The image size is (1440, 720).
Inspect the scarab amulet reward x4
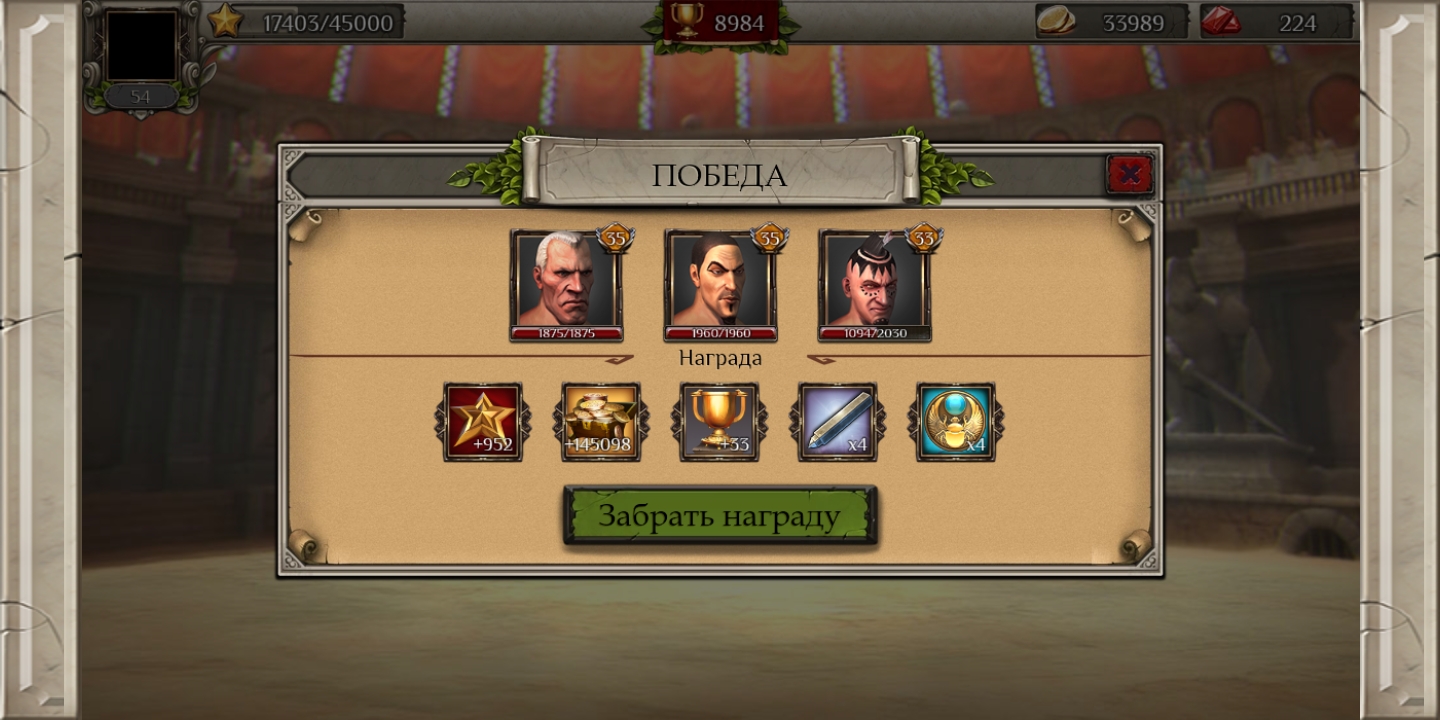tap(955, 422)
